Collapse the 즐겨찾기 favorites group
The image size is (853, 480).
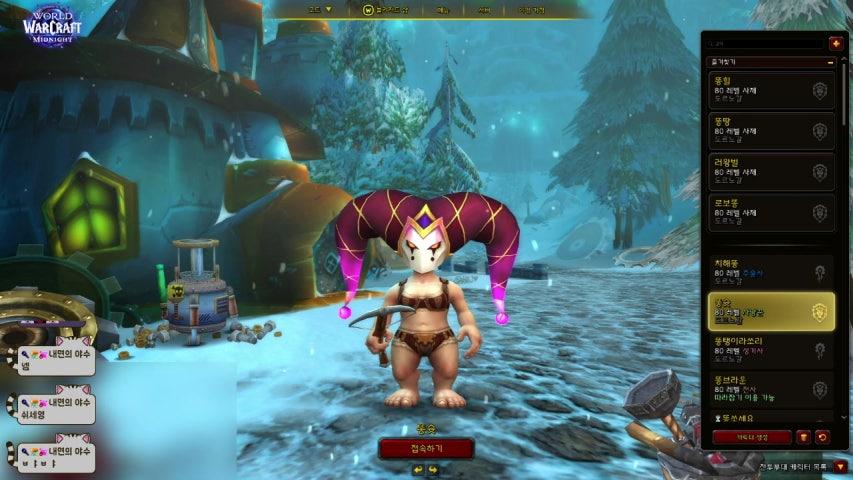tap(830, 62)
